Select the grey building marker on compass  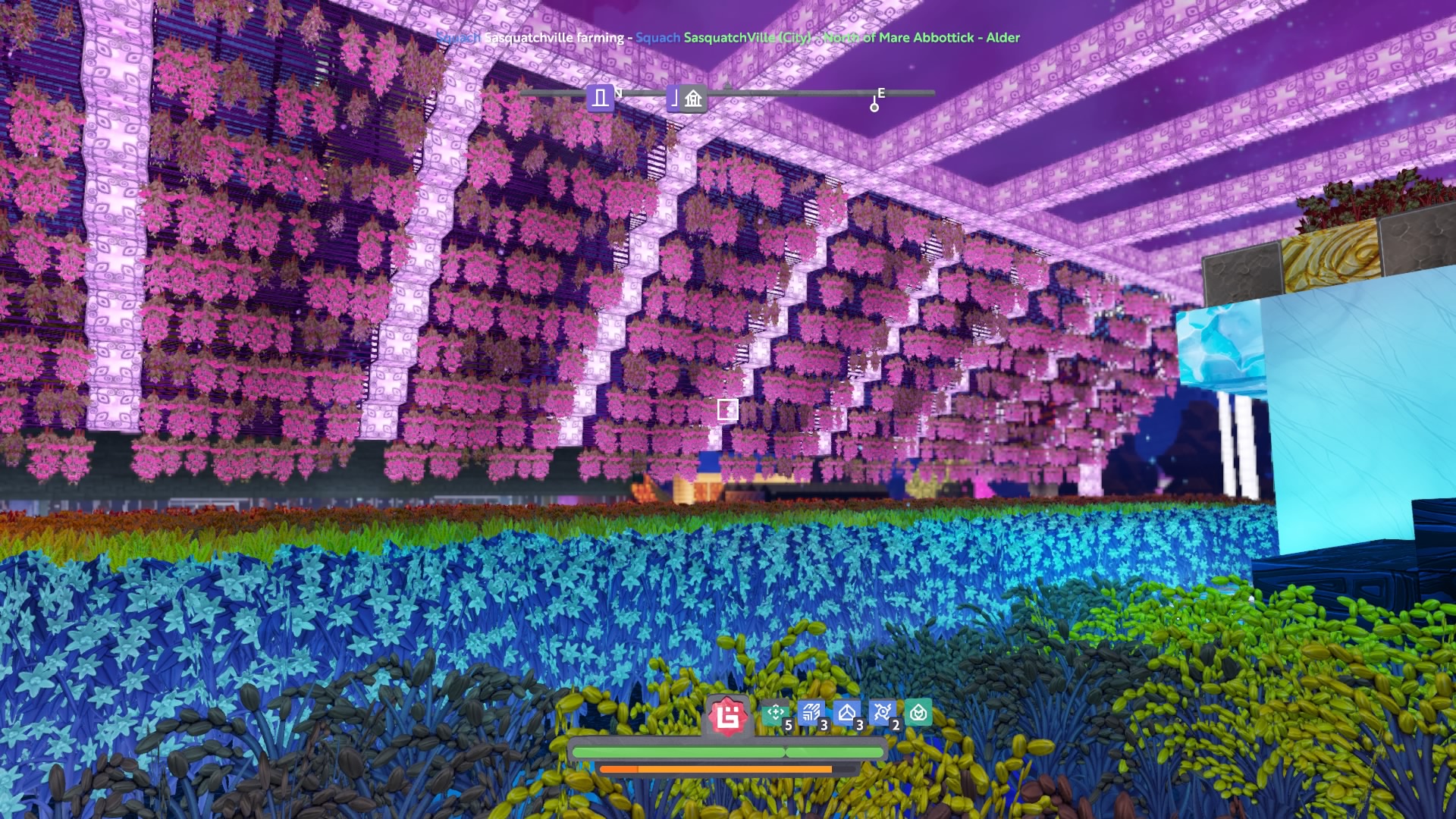coord(692,99)
